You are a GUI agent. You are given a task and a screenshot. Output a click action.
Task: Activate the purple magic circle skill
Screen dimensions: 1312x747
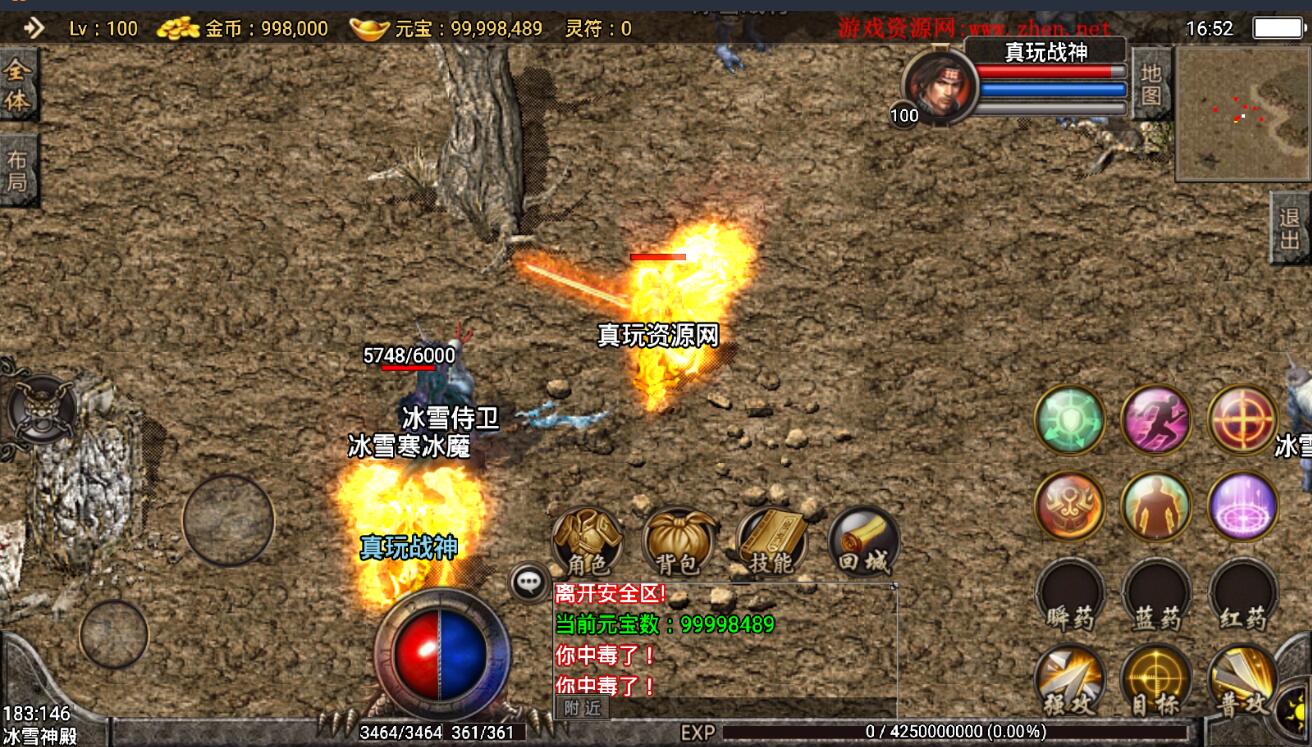1243,505
